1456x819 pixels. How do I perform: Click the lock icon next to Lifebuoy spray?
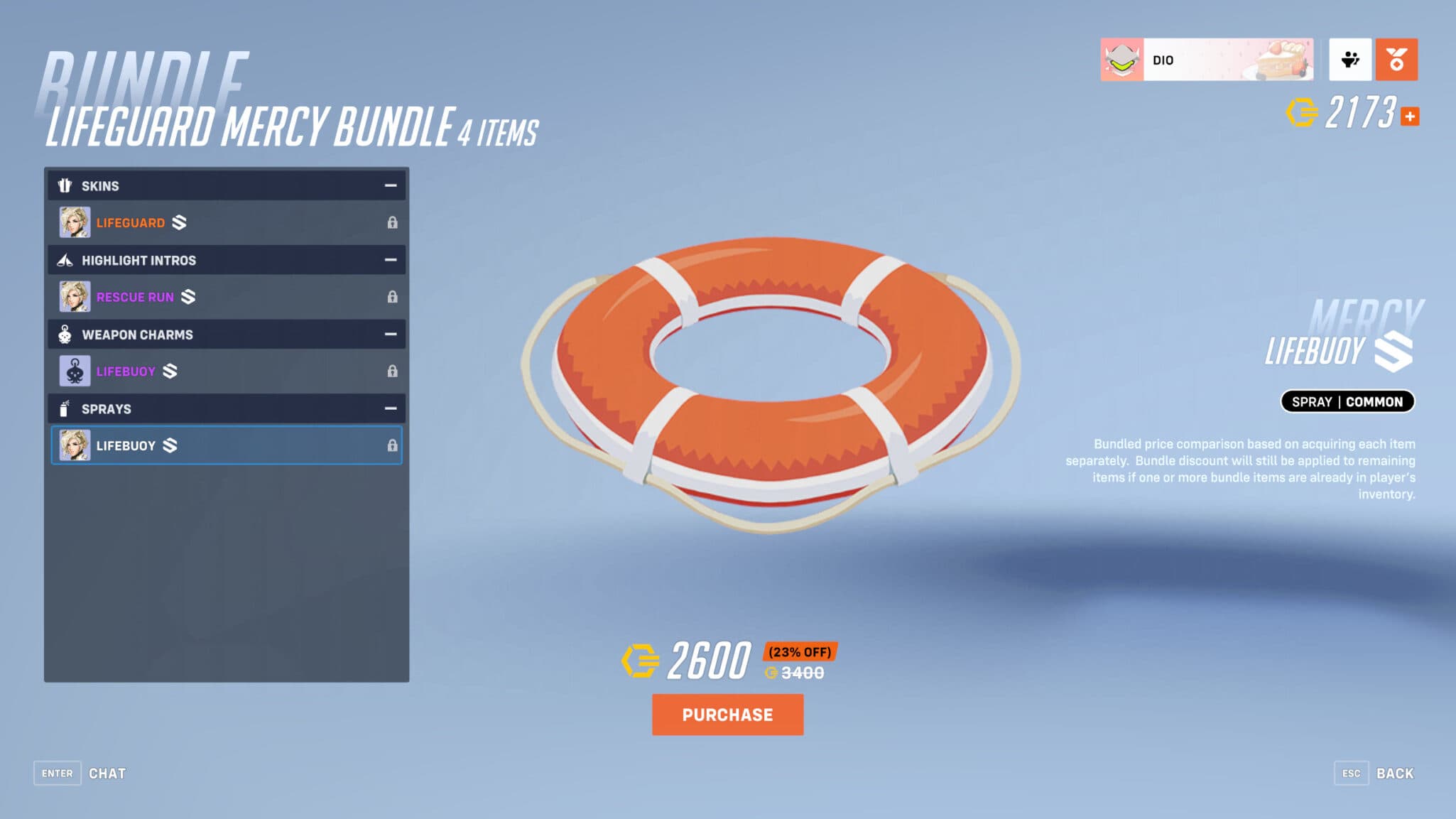pyautogui.click(x=393, y=445)
